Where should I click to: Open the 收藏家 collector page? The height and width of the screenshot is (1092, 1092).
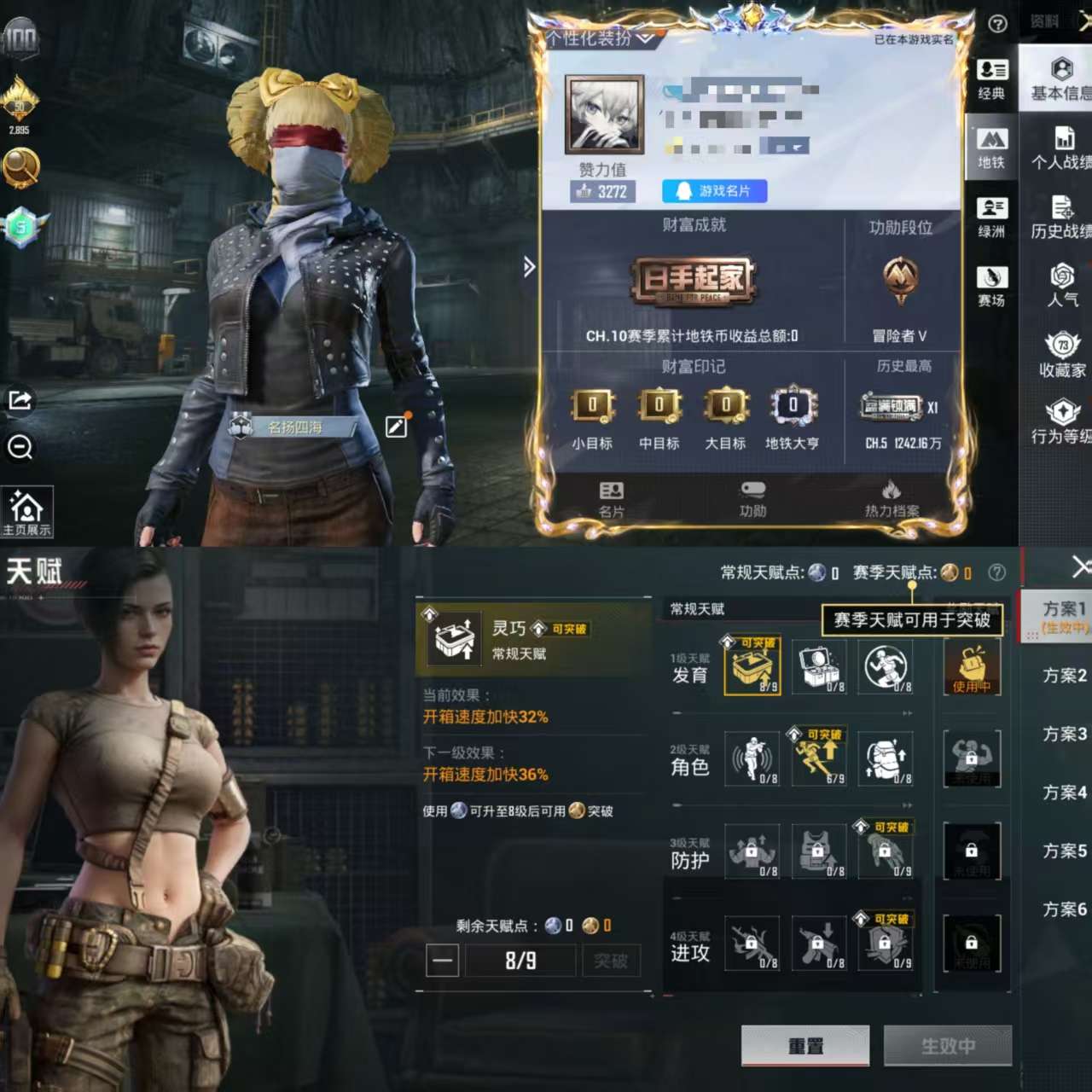click(x=1062, y=355)
